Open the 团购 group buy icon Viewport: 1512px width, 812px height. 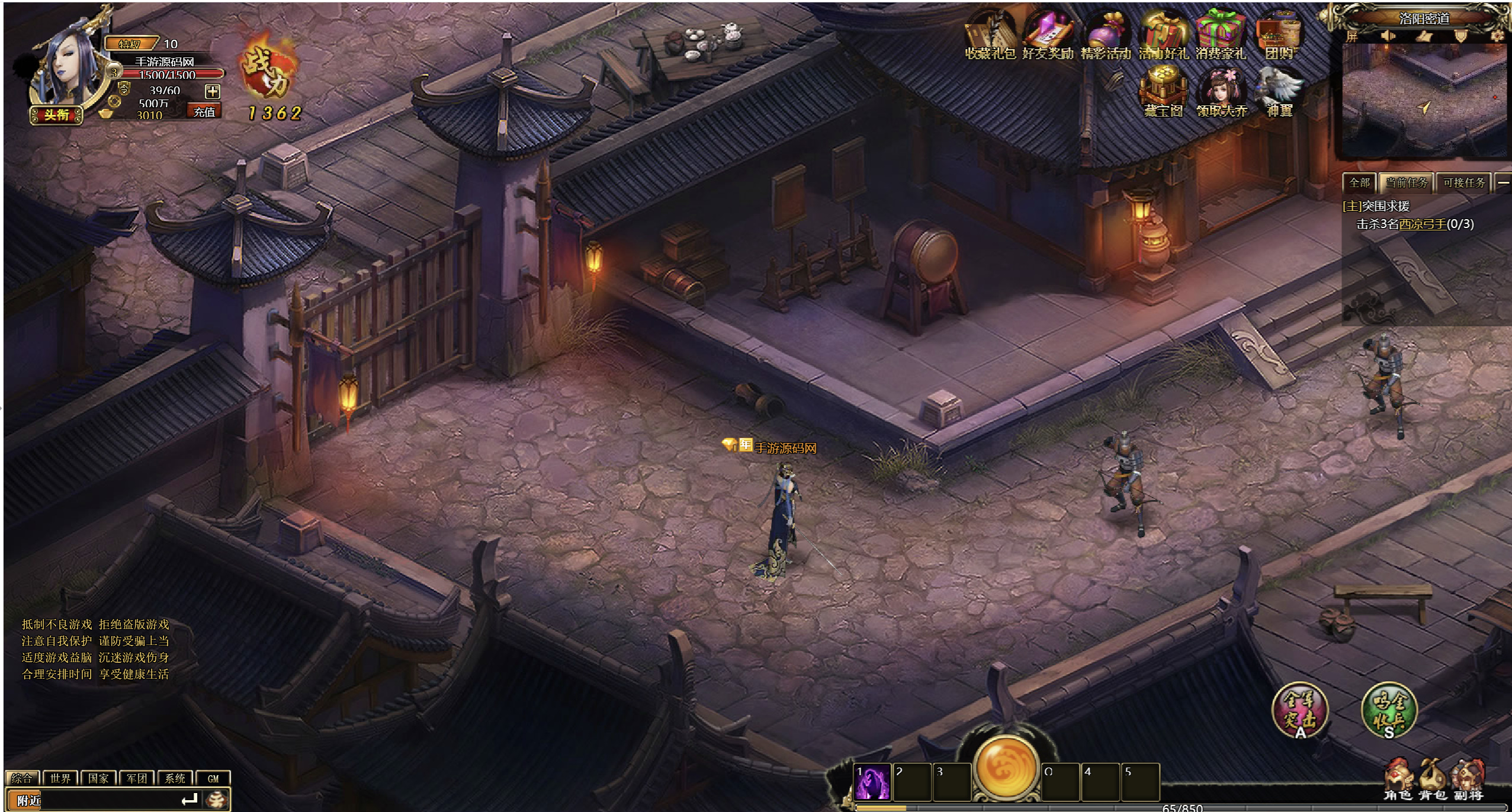(x=1280, y=36)
